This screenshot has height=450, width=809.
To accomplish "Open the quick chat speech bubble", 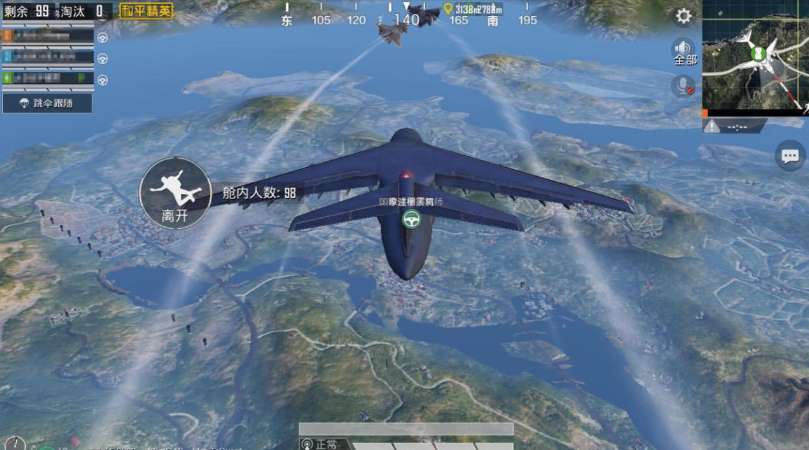I will click(x=791, y=155).
